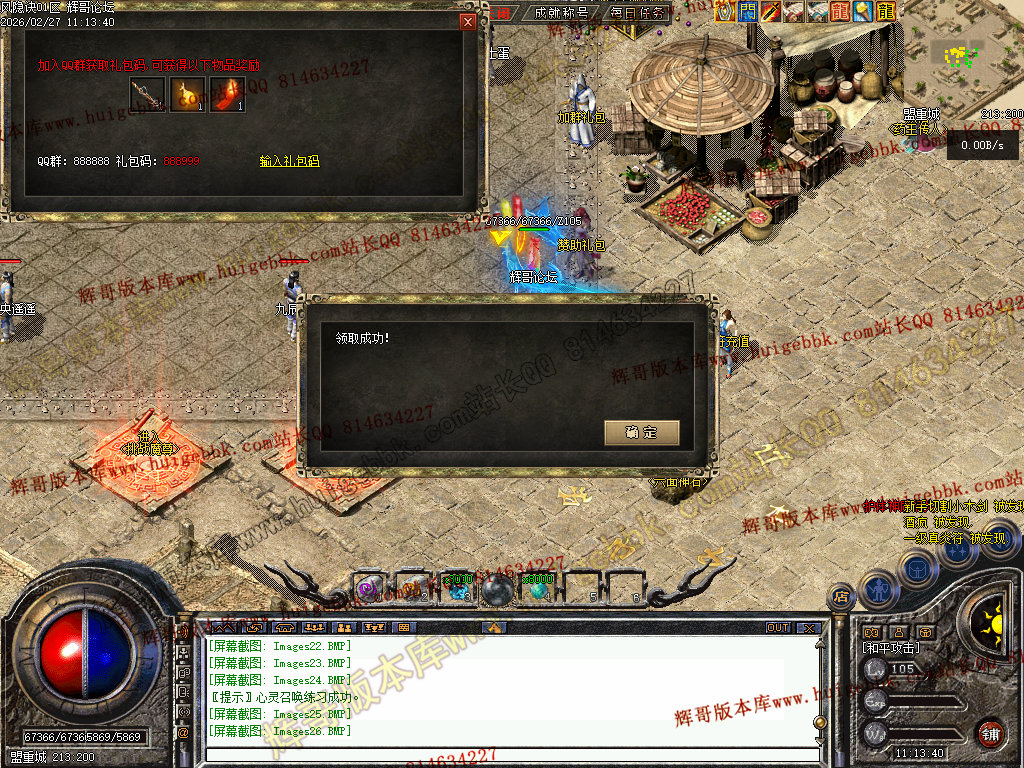Click the 输入礼包码 link

click(289, 161)
